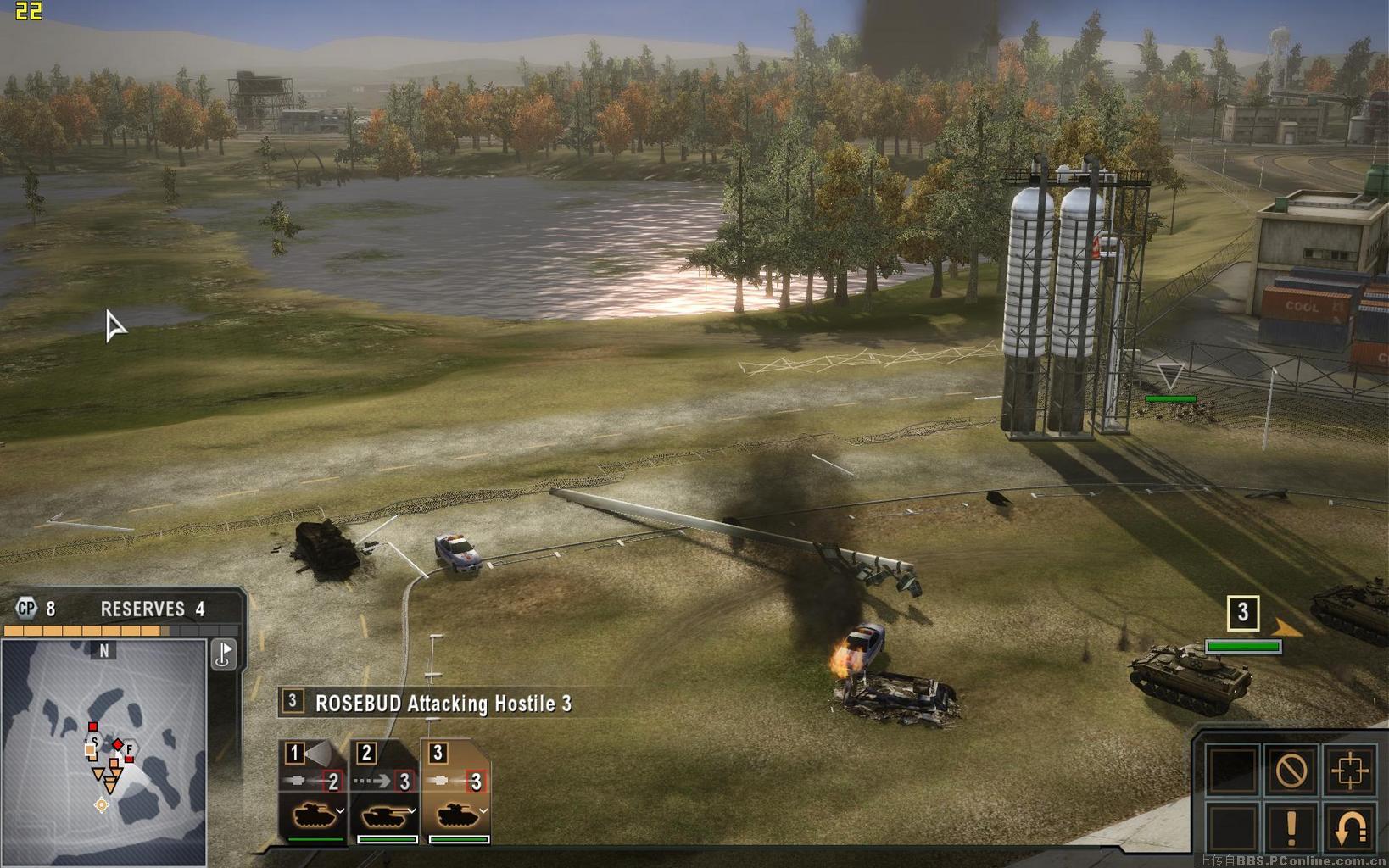
Task: Click the stop/cancel order command icon
Action: pyautogui.click(x=1291, y=771)
